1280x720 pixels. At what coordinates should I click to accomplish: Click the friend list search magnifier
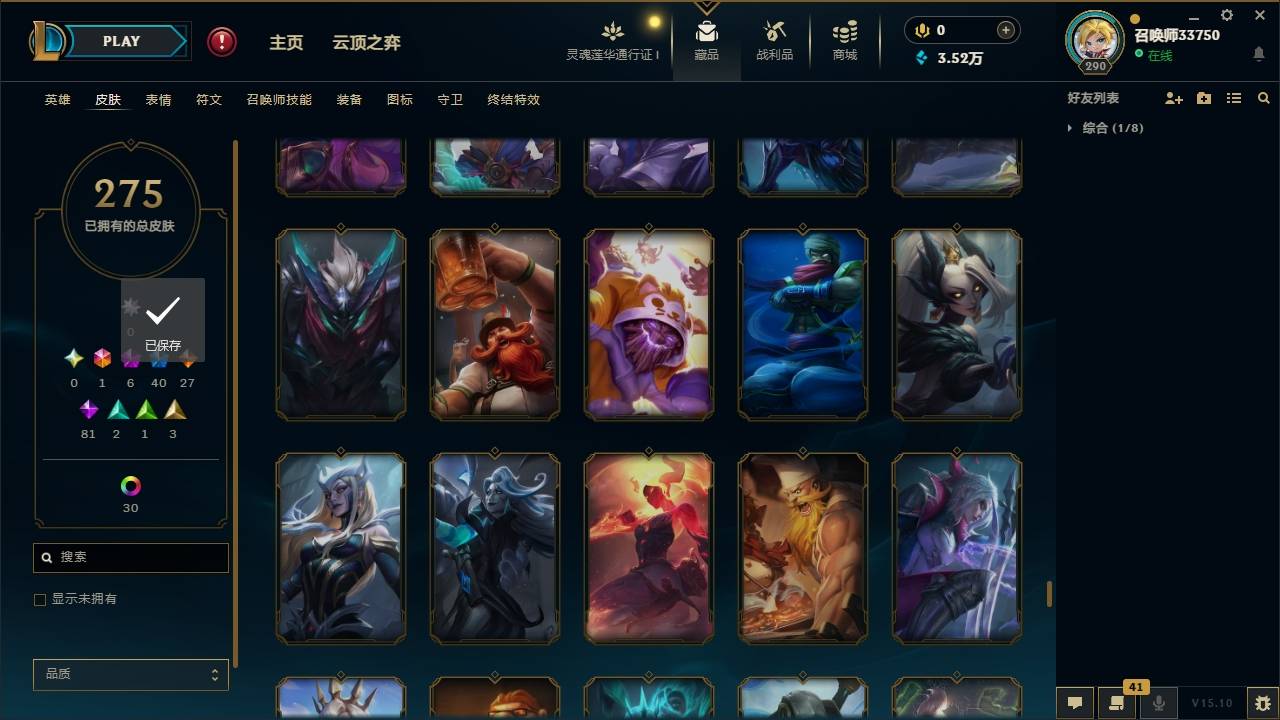(1264, 98)
